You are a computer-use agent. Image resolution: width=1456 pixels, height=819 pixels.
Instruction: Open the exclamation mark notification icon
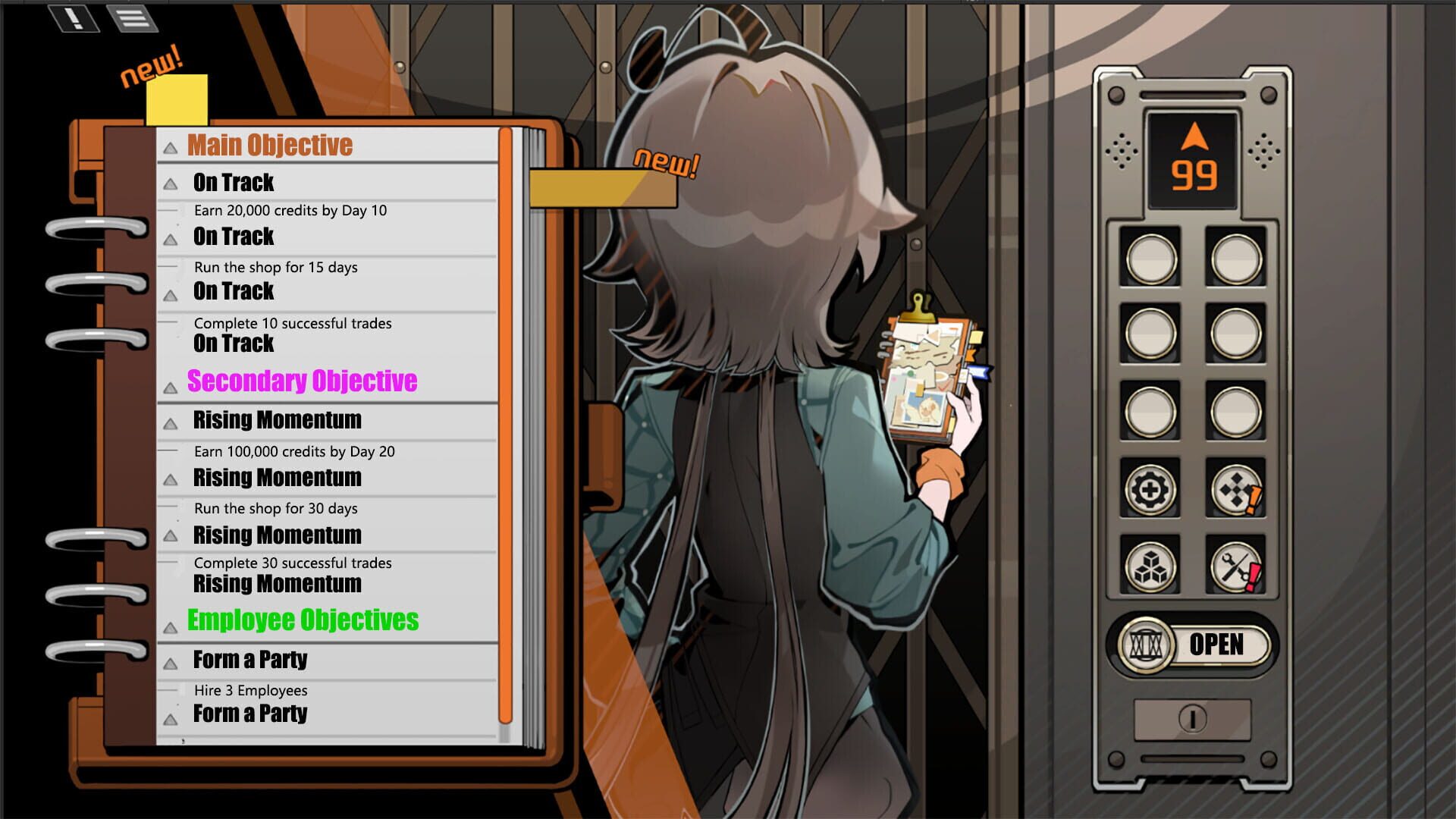point(74,18)
